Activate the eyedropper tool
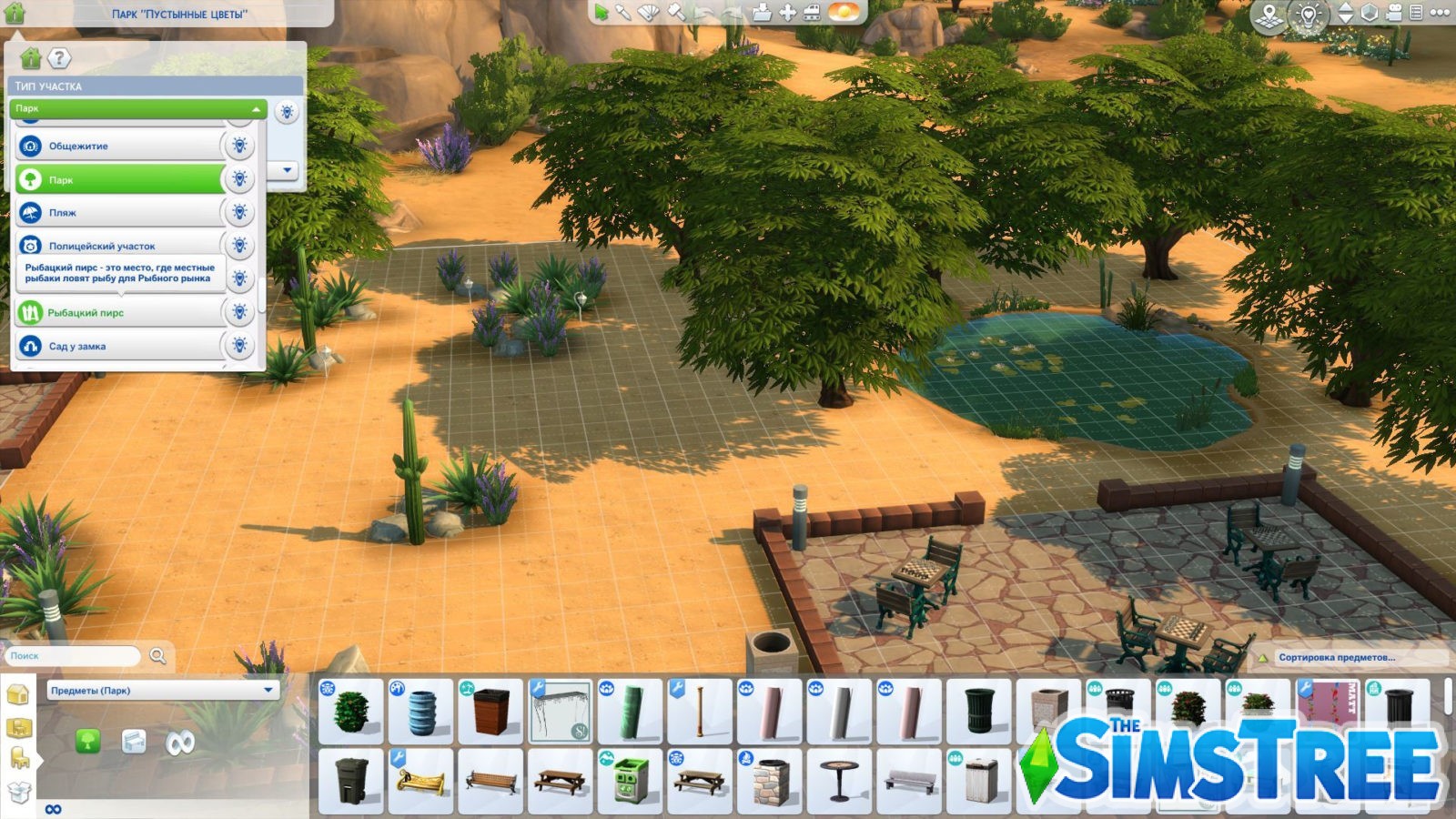Viewport: 1456px width, 819px height. [623, 12]
